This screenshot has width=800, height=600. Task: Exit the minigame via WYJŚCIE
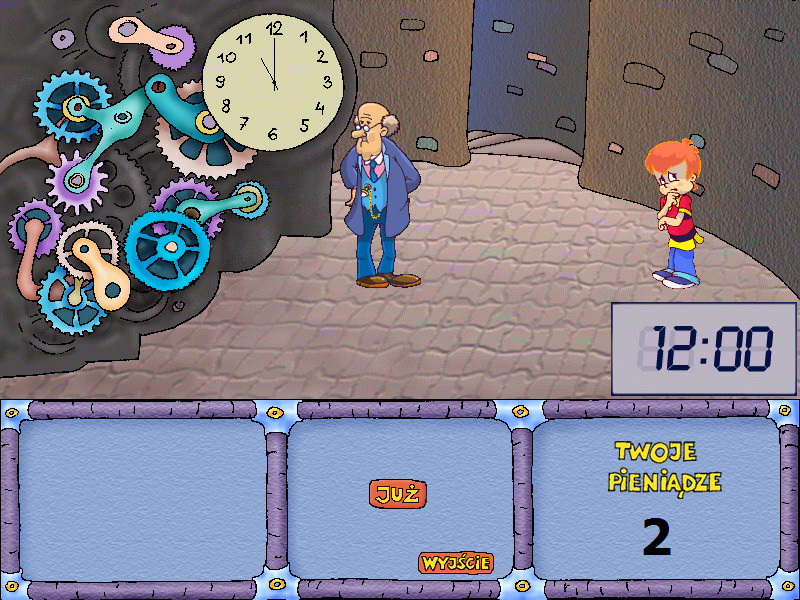pyautogui.click(x=456, y=562)
